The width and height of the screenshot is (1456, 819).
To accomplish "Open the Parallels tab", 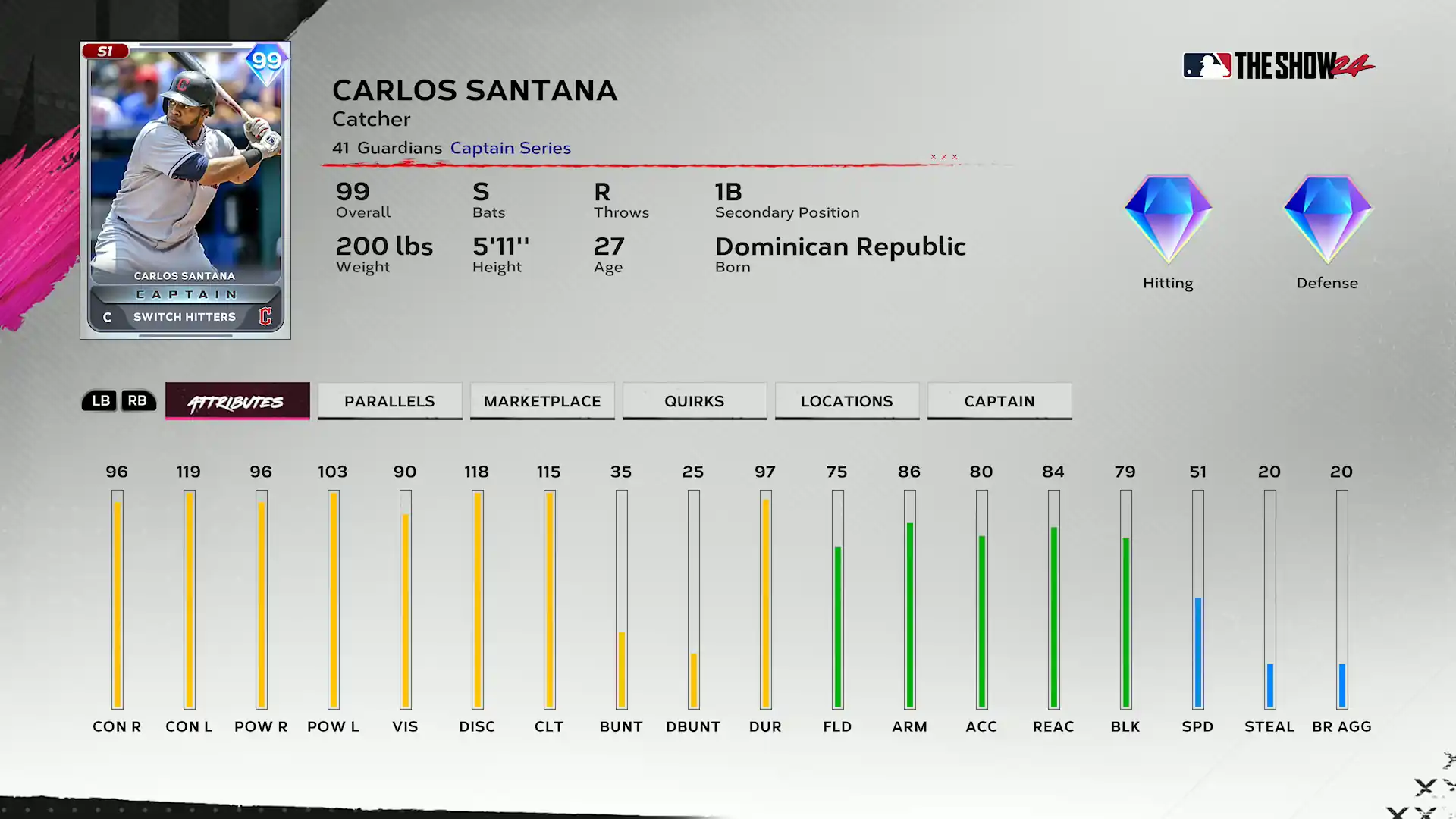I will tap(390, 401).
